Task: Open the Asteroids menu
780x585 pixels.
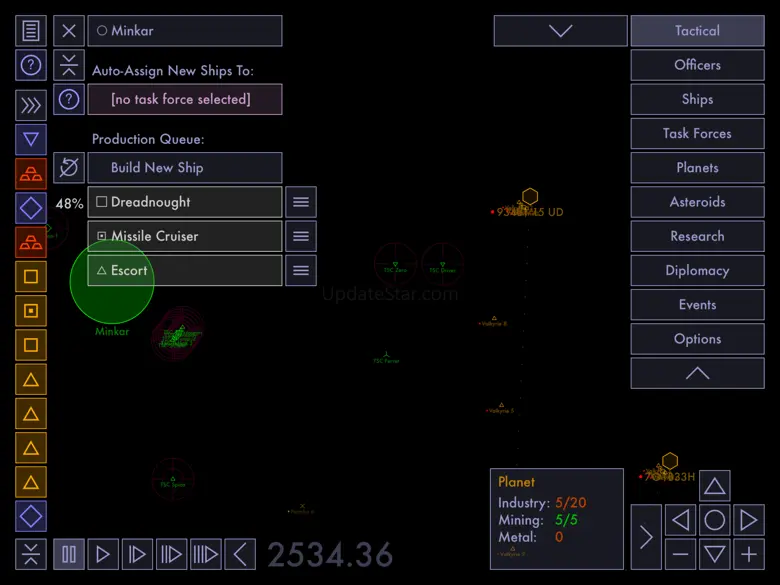Action: tap(697, 202)
